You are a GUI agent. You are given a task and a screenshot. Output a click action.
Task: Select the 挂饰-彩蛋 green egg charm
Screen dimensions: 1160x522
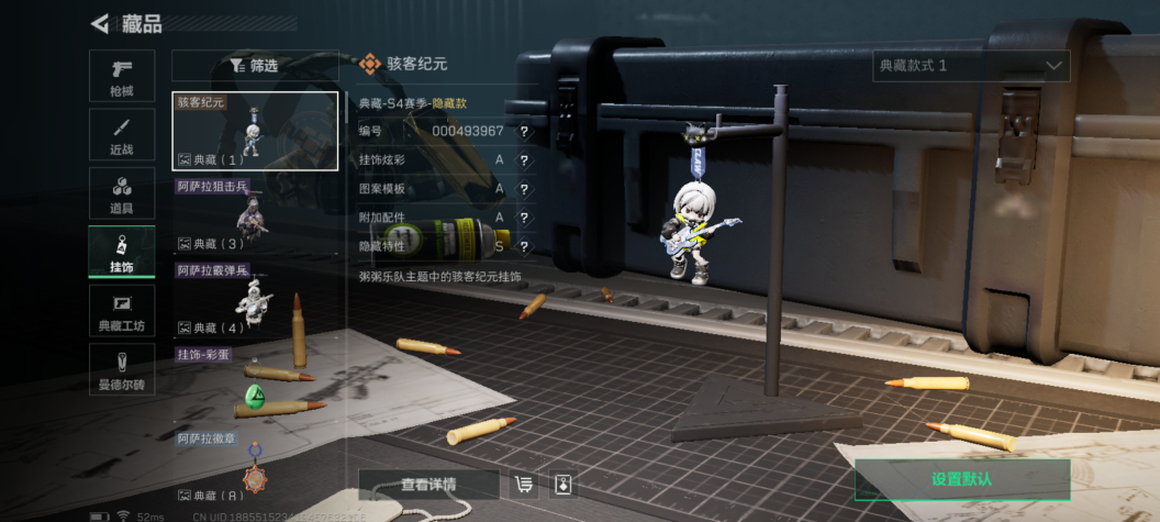pos(255,385)
